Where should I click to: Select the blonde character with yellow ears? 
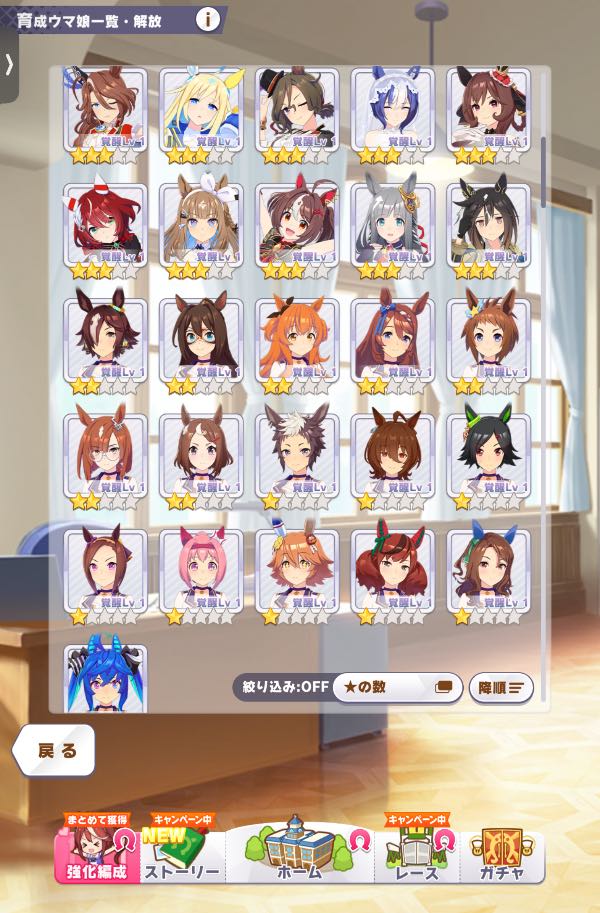[201, 114]
